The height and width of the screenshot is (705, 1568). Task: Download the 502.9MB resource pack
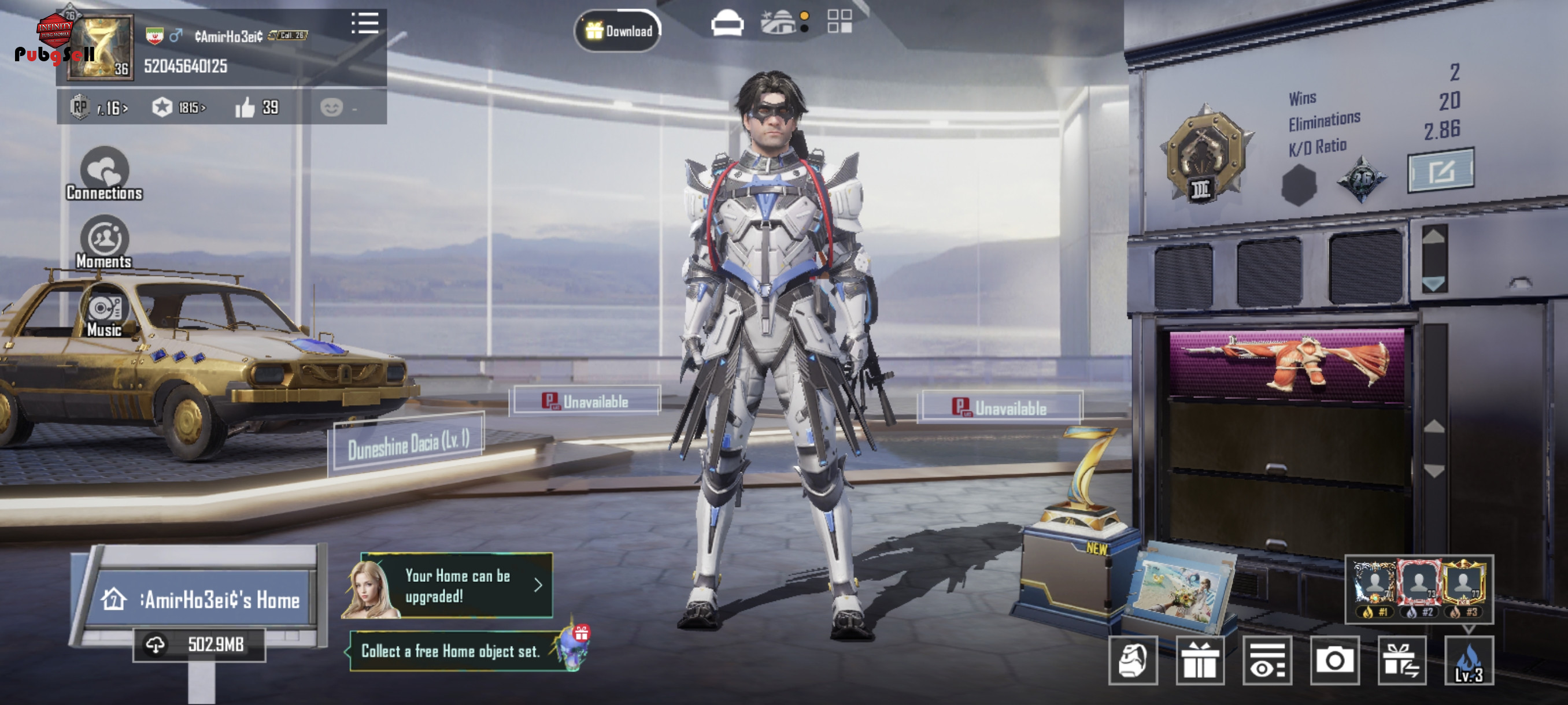tap(199, 644)
